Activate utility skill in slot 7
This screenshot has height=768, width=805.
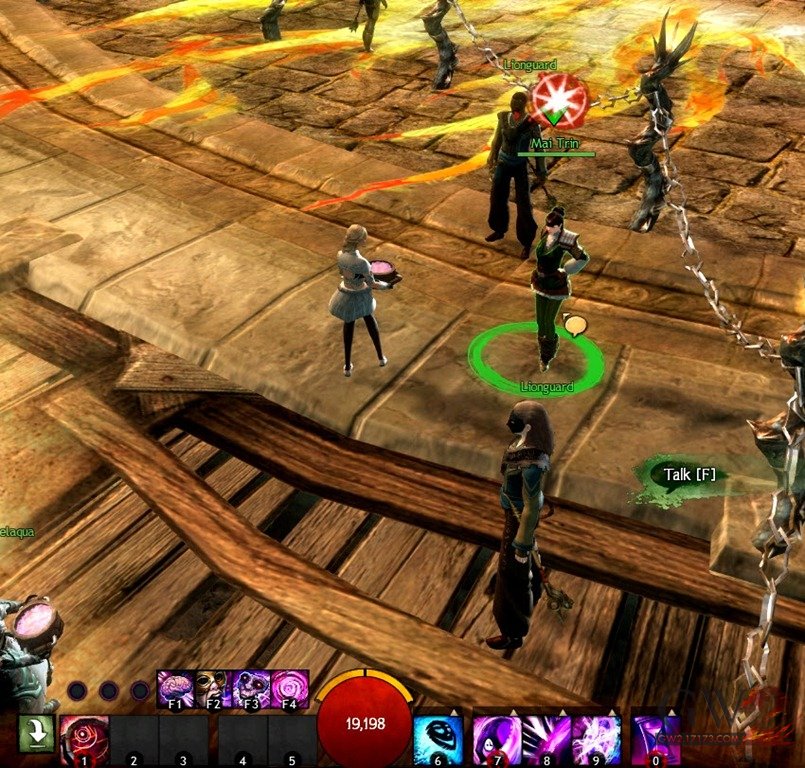coord(497,739)
